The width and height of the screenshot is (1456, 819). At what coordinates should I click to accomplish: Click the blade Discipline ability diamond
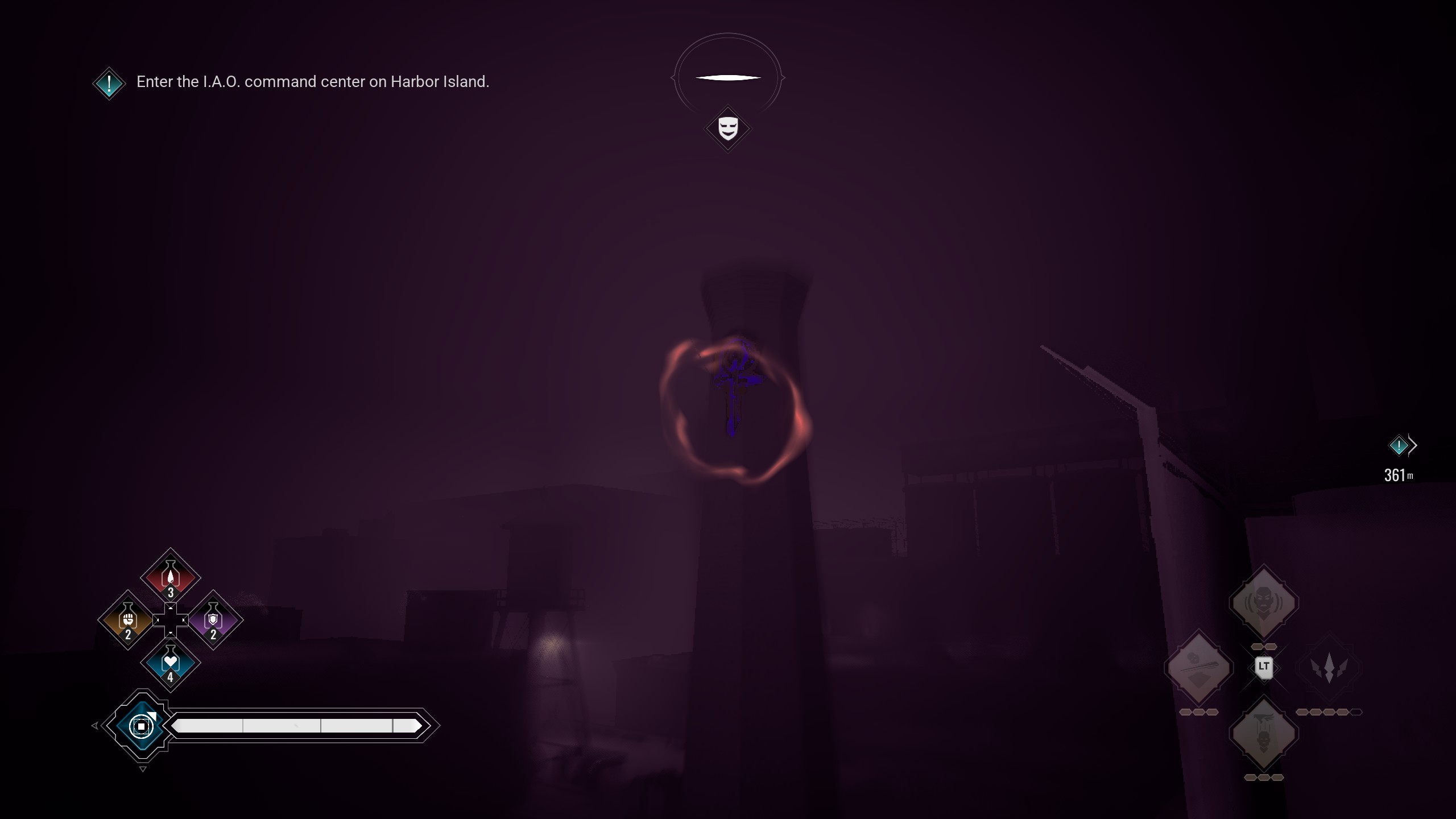tap(1200, 667)
